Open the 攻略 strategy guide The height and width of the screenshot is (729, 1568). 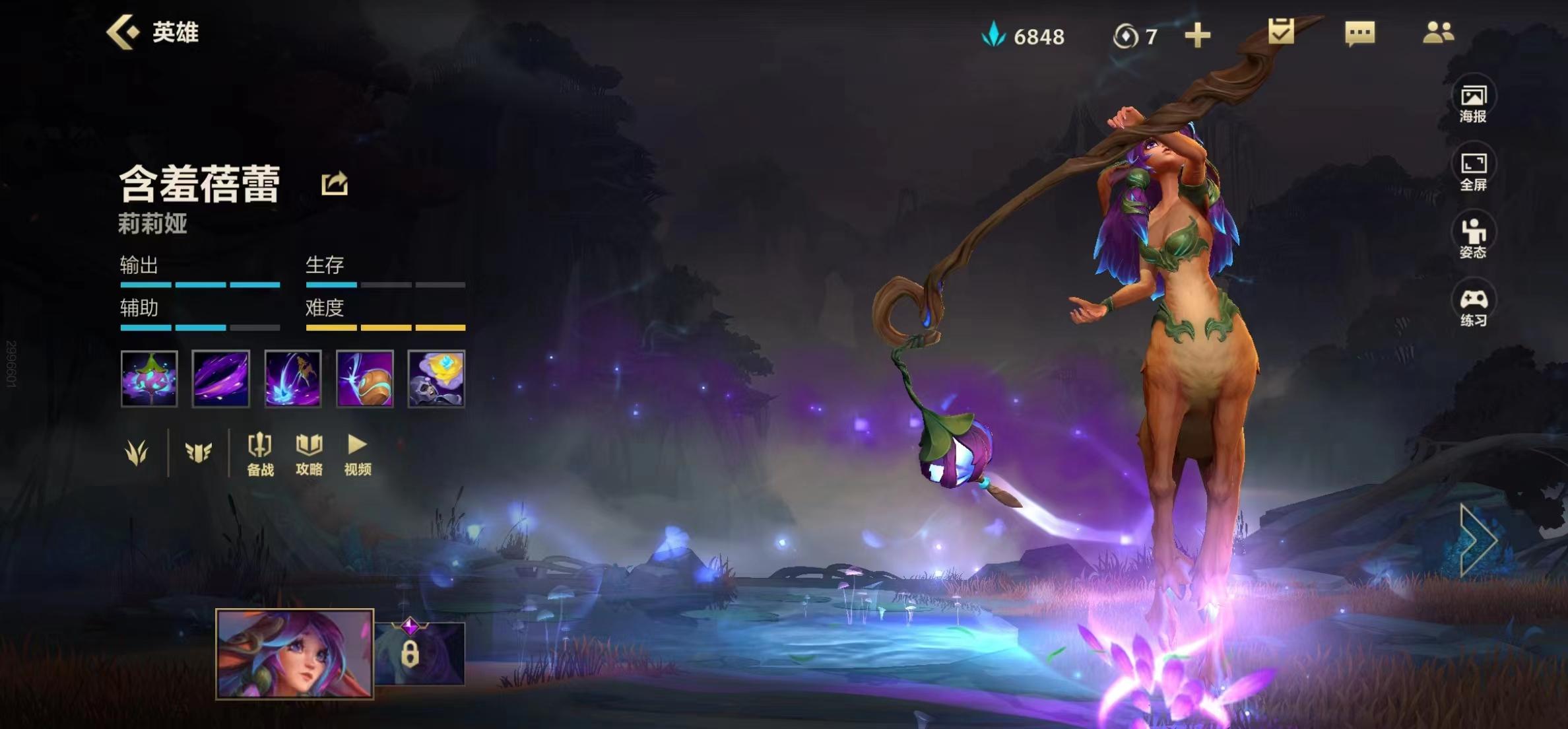[309, 454]
